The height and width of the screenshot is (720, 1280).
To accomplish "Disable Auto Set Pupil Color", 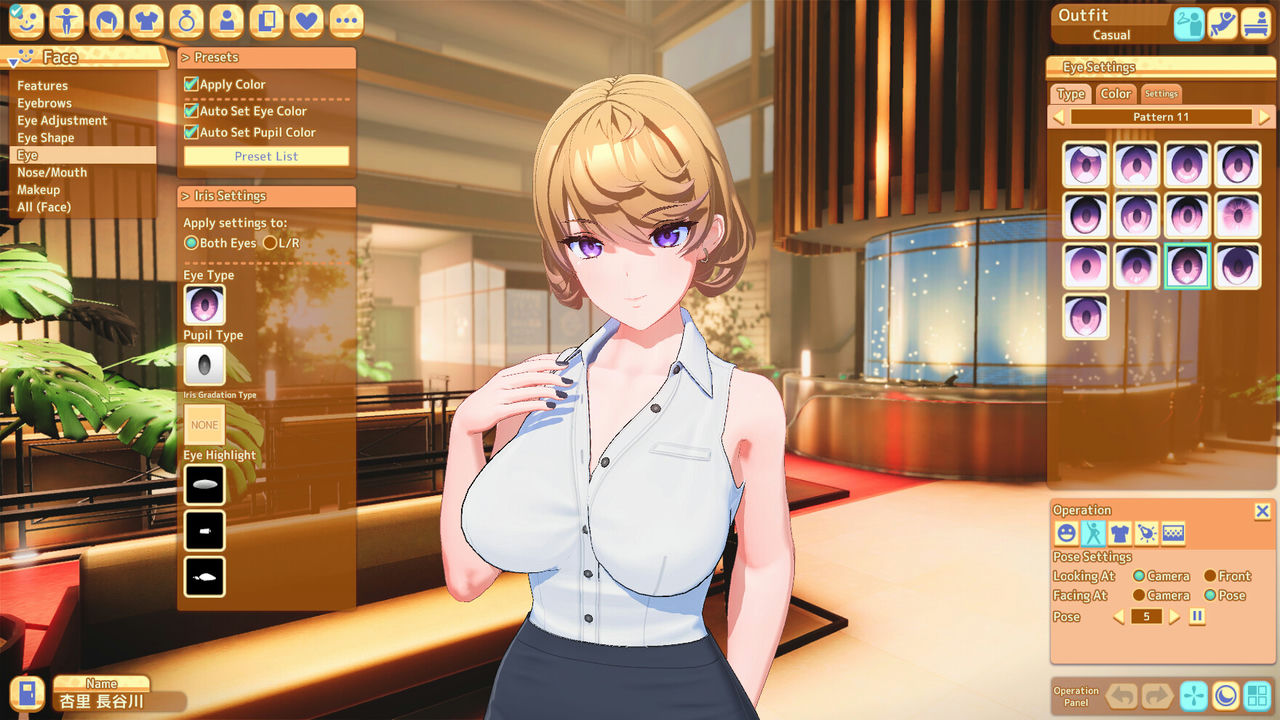I will pos(189,131).
